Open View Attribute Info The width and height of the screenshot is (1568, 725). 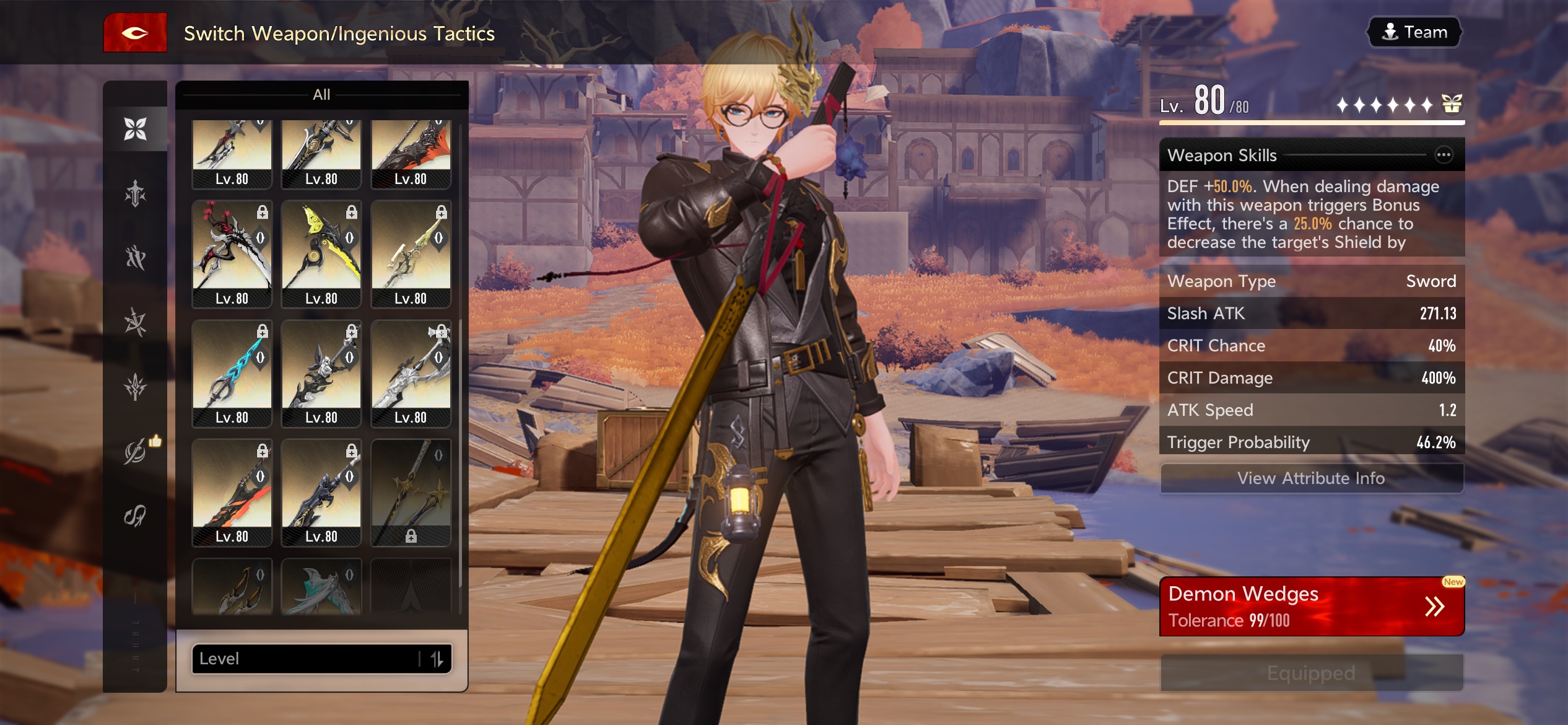coord(1311,478)
